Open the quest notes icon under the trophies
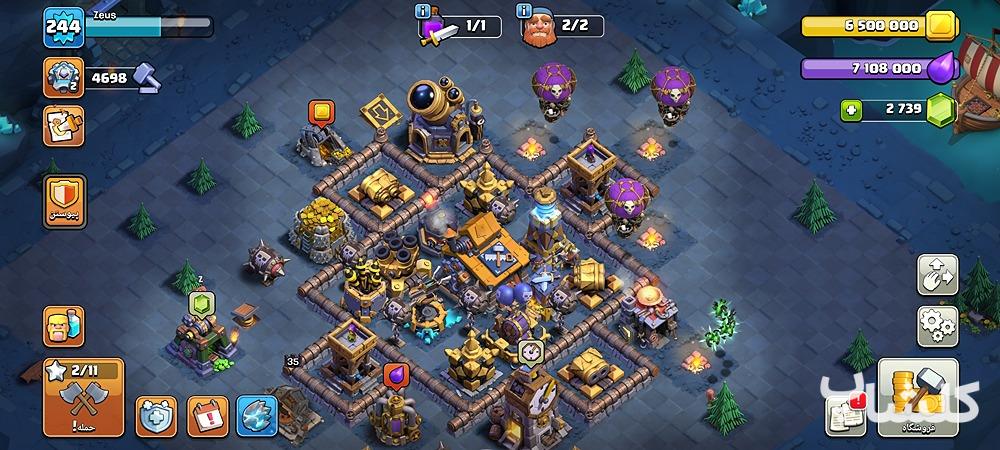 coord(63,126)
